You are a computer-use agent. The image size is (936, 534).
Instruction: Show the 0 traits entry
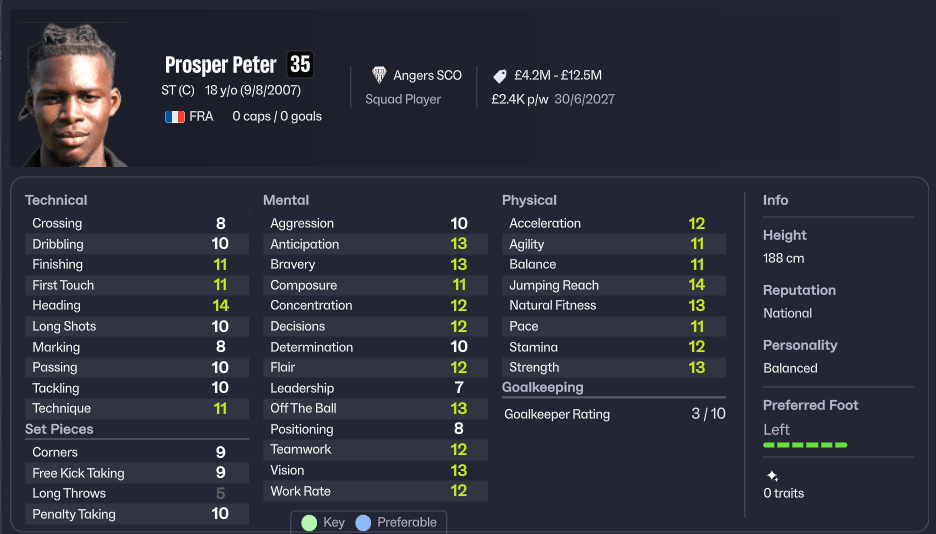point(783,492)
